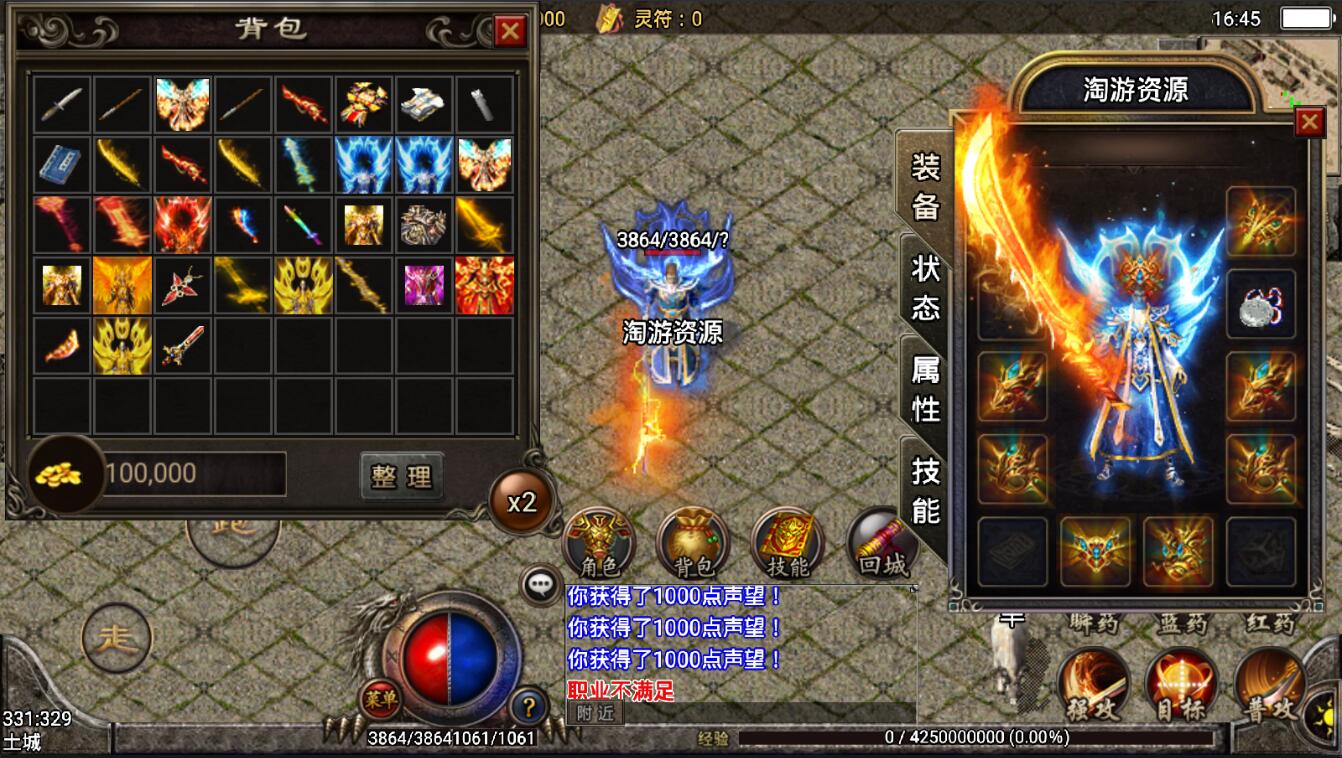The image size is (1342, 758).
Task: Use the 普攻 normal attack button
Action: pyautogui.click(x=1270, y=684)
